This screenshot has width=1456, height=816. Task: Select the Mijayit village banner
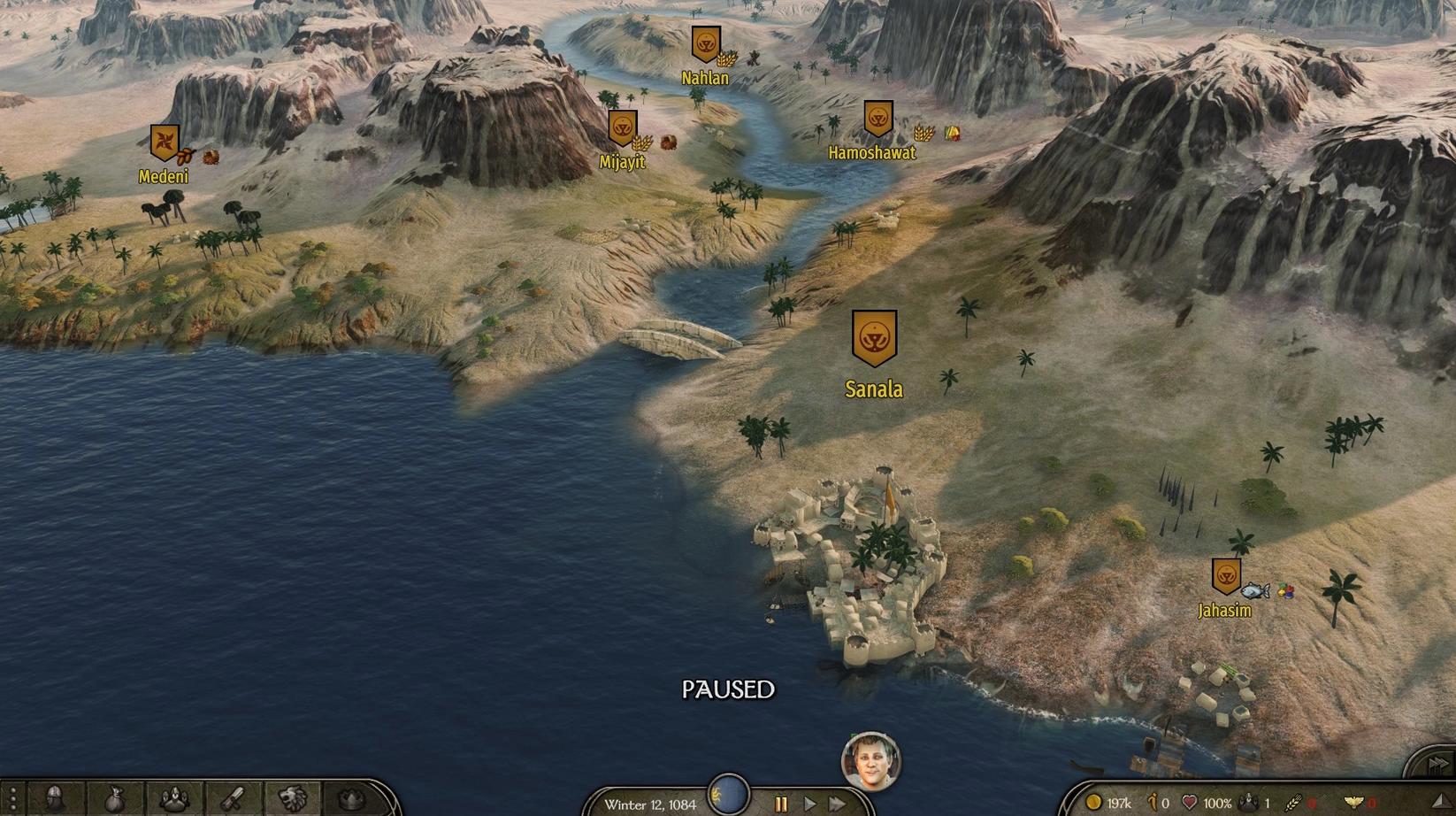623,128
